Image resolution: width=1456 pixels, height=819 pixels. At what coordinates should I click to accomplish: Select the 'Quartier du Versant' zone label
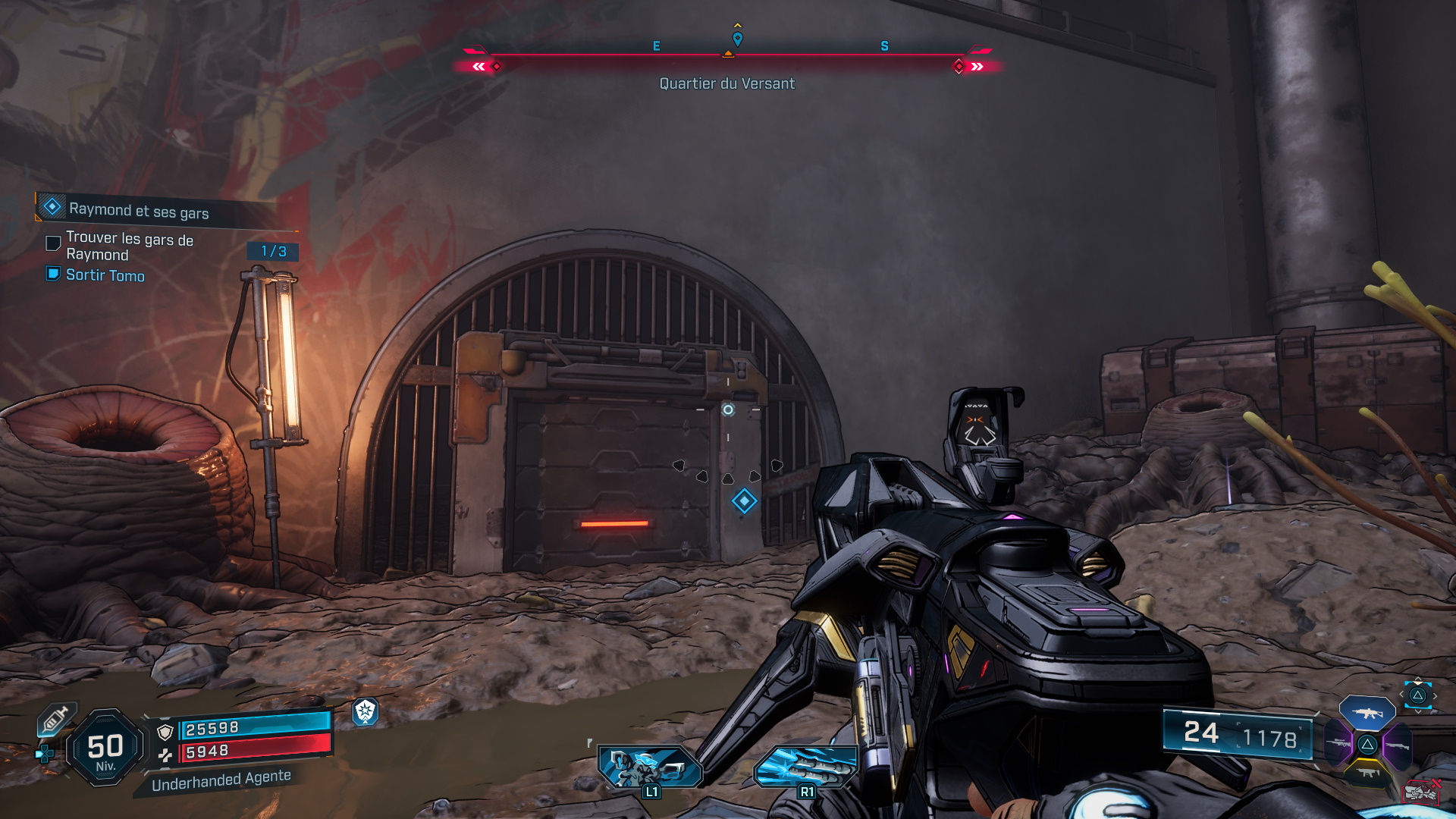pyautogui.click(x=726, y=83)
